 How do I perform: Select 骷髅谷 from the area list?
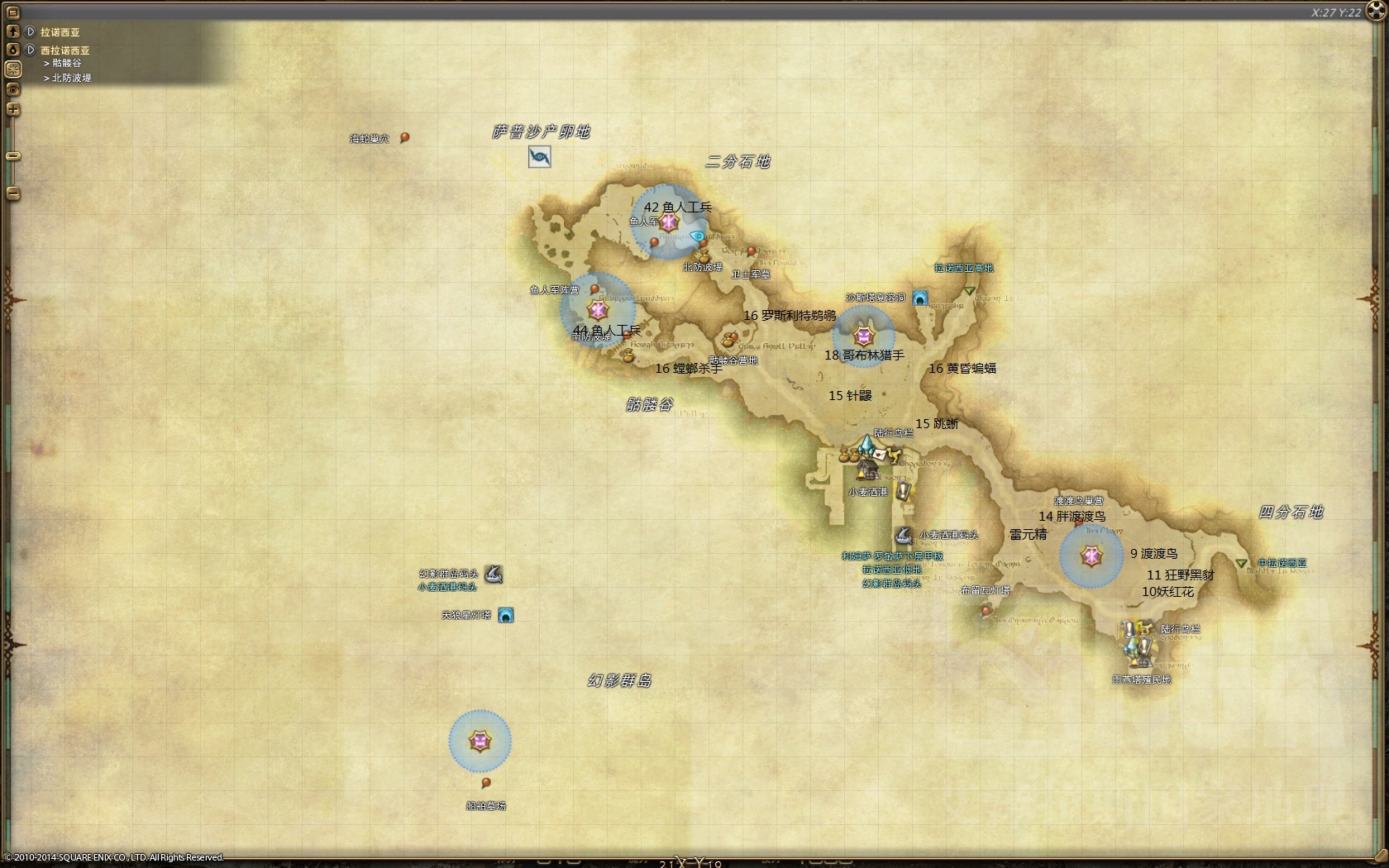pyautogui.click(x=68, y=63)
